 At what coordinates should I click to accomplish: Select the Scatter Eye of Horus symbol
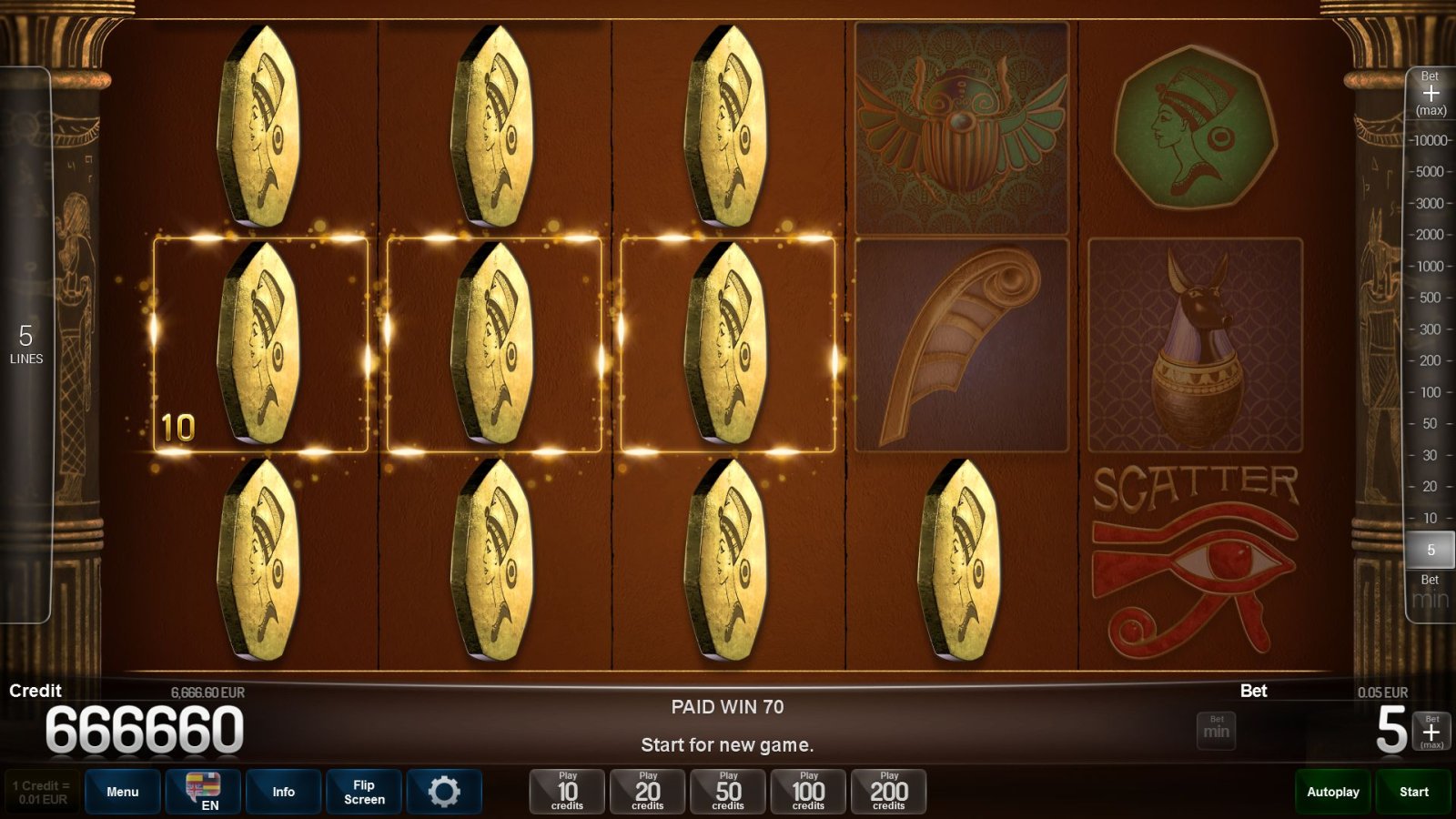[1198, 555]
